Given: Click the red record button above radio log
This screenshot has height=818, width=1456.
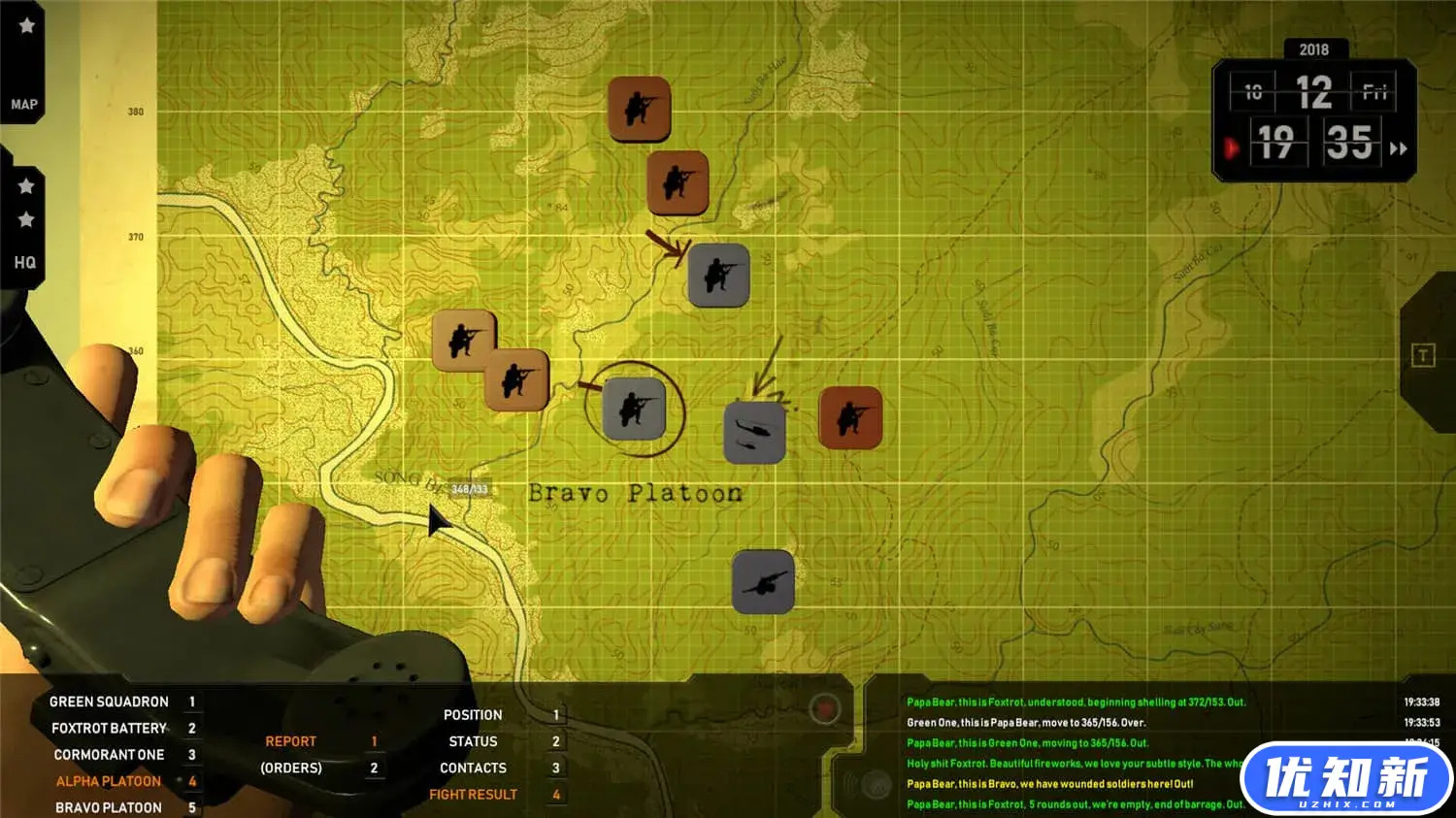Looking at the screenshot, I should 825,709.
